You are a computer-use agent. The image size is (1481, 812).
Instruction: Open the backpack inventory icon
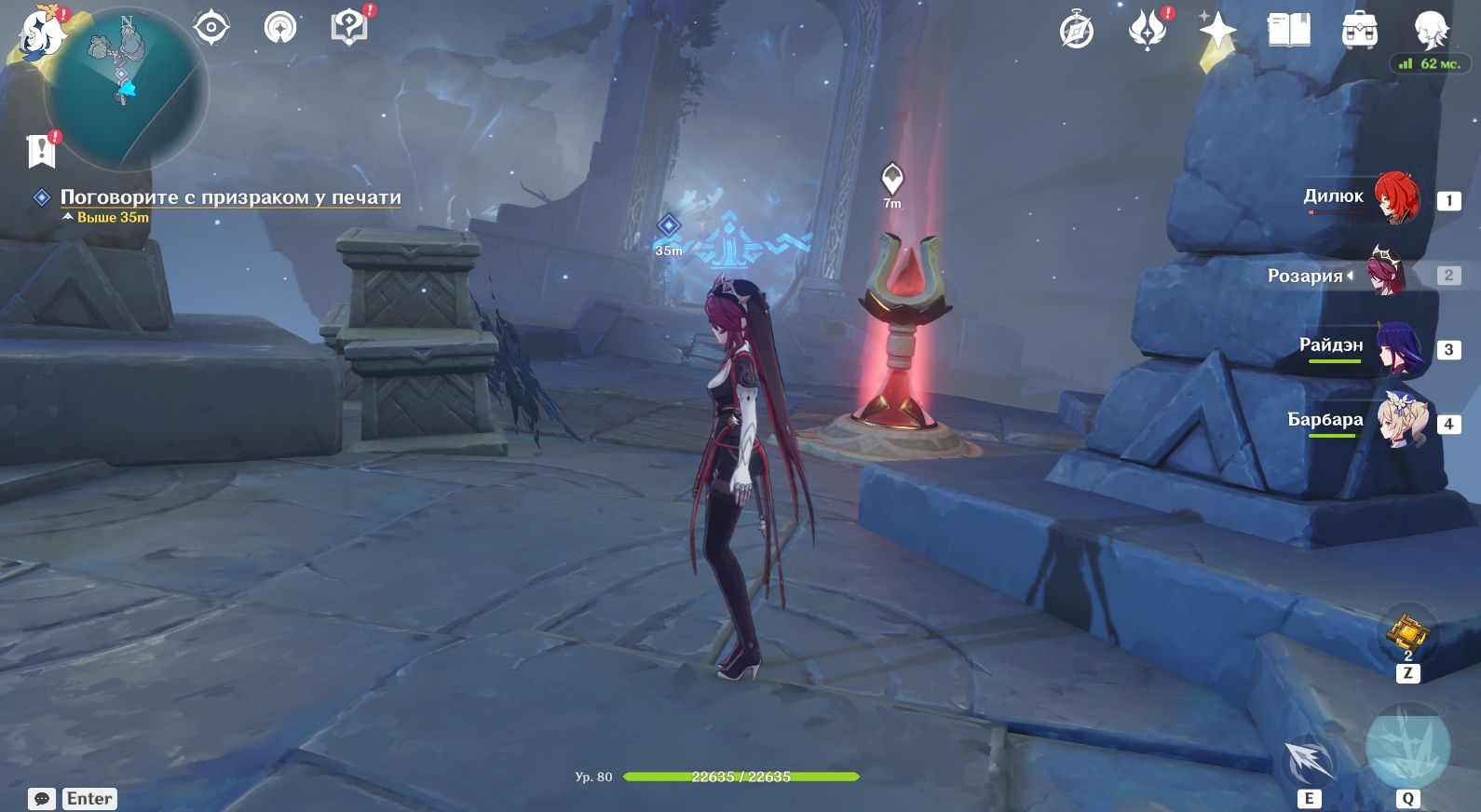(x=1359, y=31)
